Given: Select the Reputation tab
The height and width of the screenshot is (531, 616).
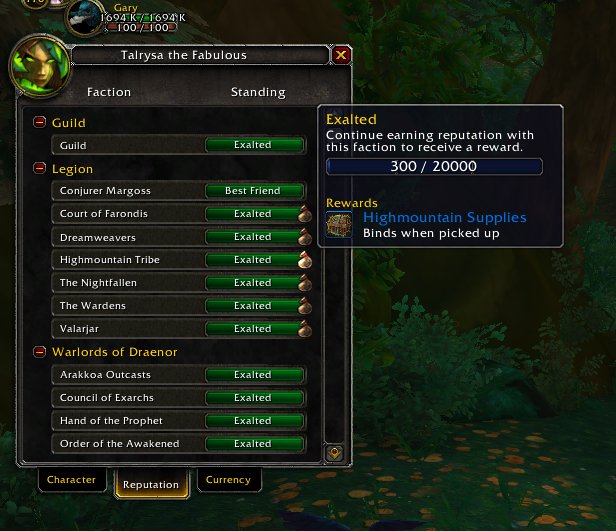Looking at the screenshot, I should tap(150, 485).
